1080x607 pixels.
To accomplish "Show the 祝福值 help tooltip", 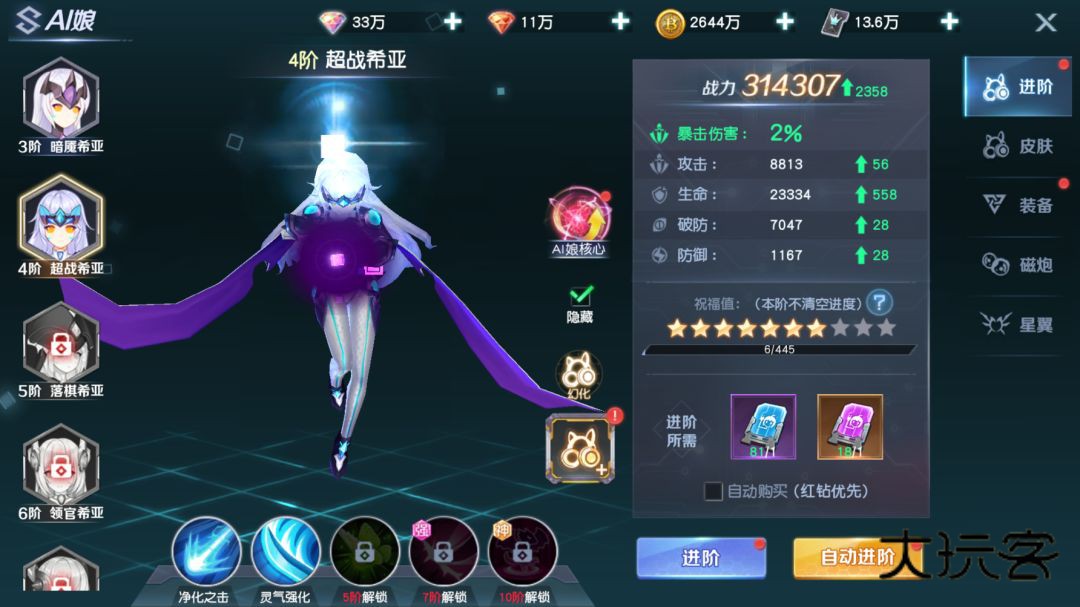I will click(x=879, y=302).
